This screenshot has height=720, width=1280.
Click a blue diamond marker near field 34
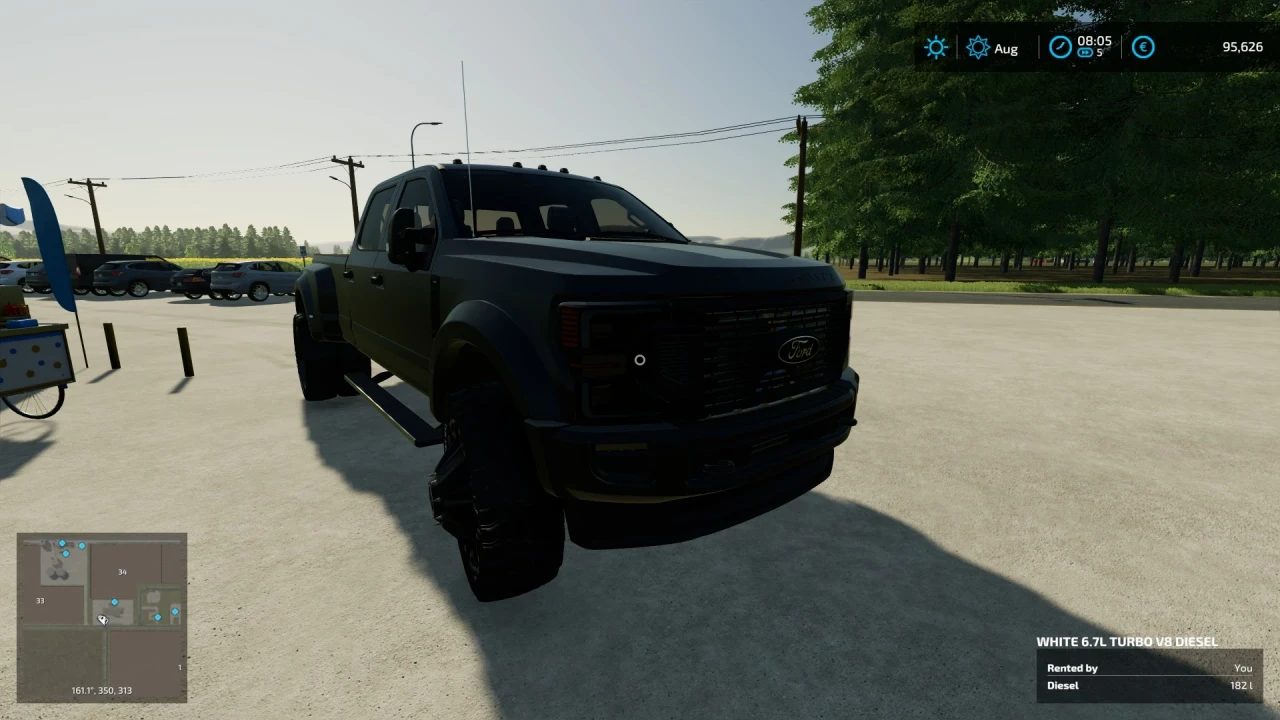[x=115, y=602]
